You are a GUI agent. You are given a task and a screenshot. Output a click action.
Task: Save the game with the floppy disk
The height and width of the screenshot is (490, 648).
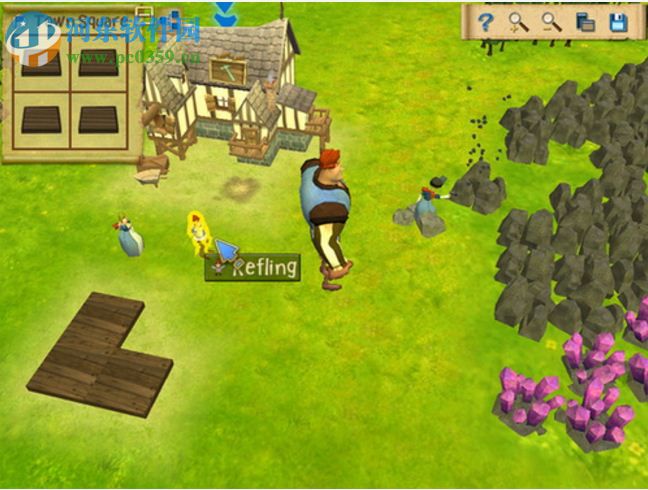[x=618, y=22]
